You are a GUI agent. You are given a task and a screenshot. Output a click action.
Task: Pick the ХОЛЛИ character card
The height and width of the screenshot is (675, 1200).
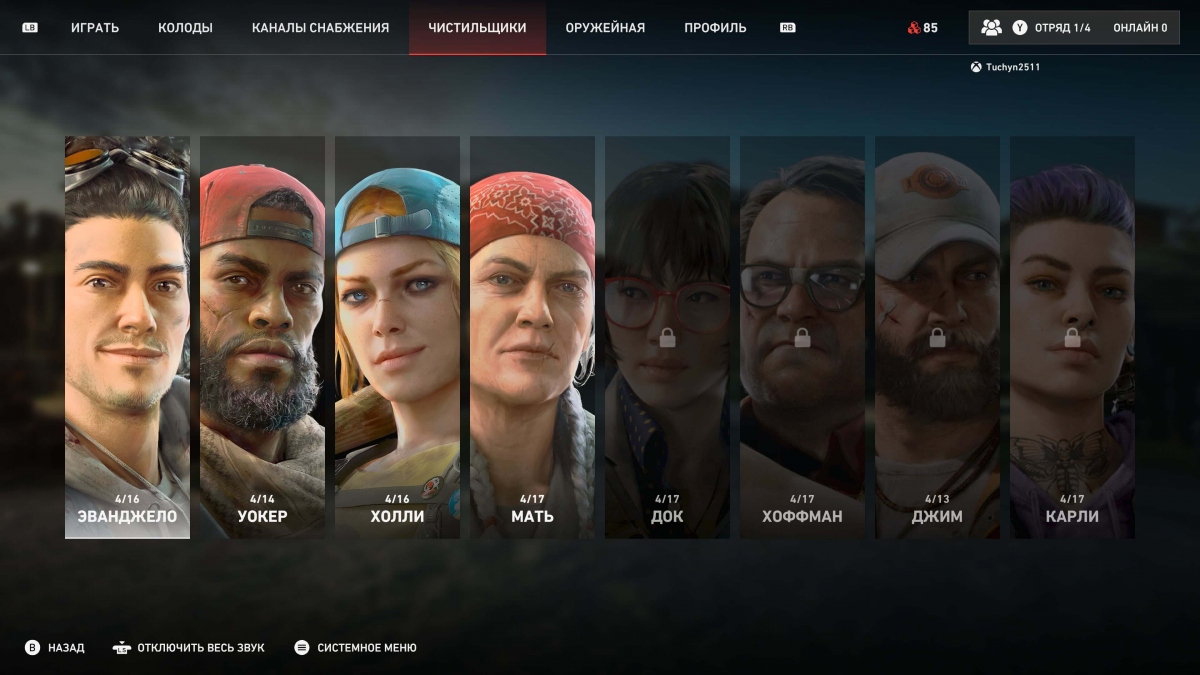pos(397,337)
